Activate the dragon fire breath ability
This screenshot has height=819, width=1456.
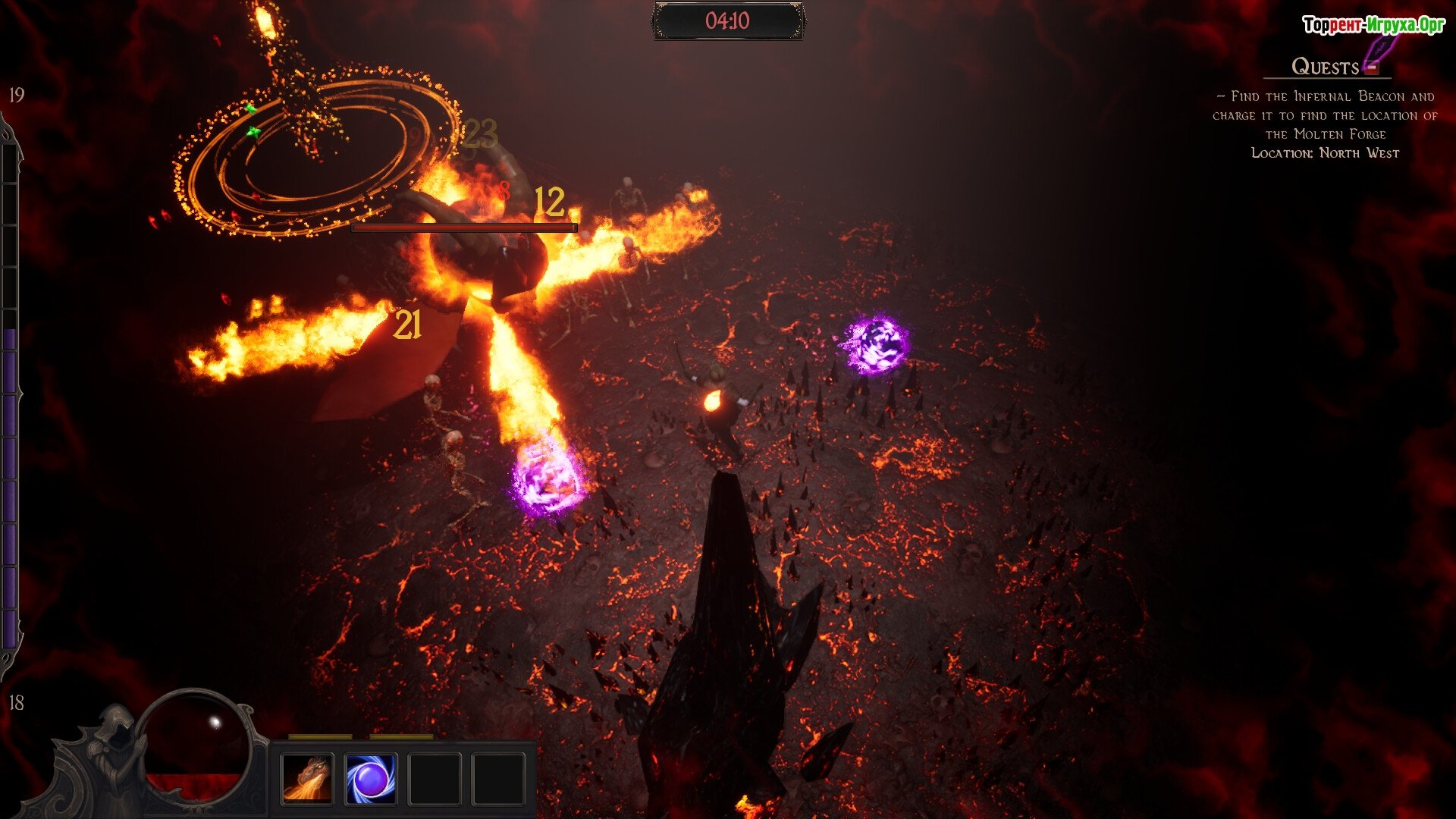[307, 778]
